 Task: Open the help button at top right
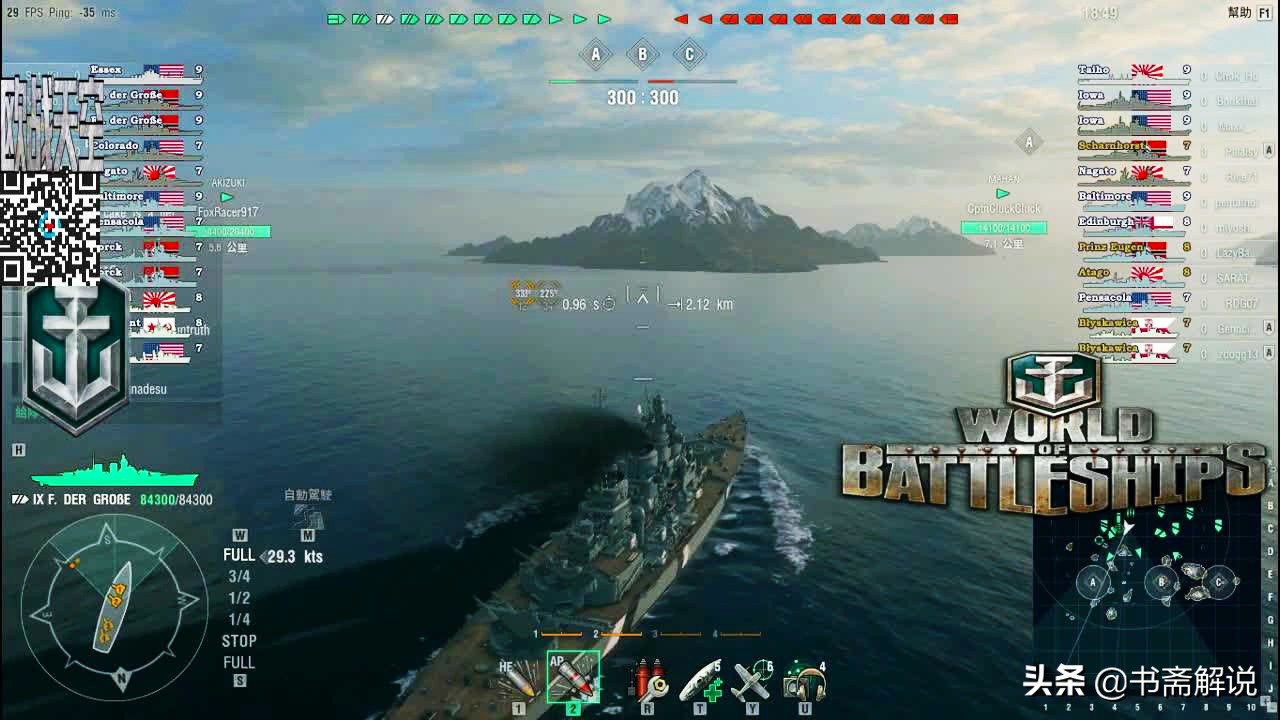(x=1240, y=13)
